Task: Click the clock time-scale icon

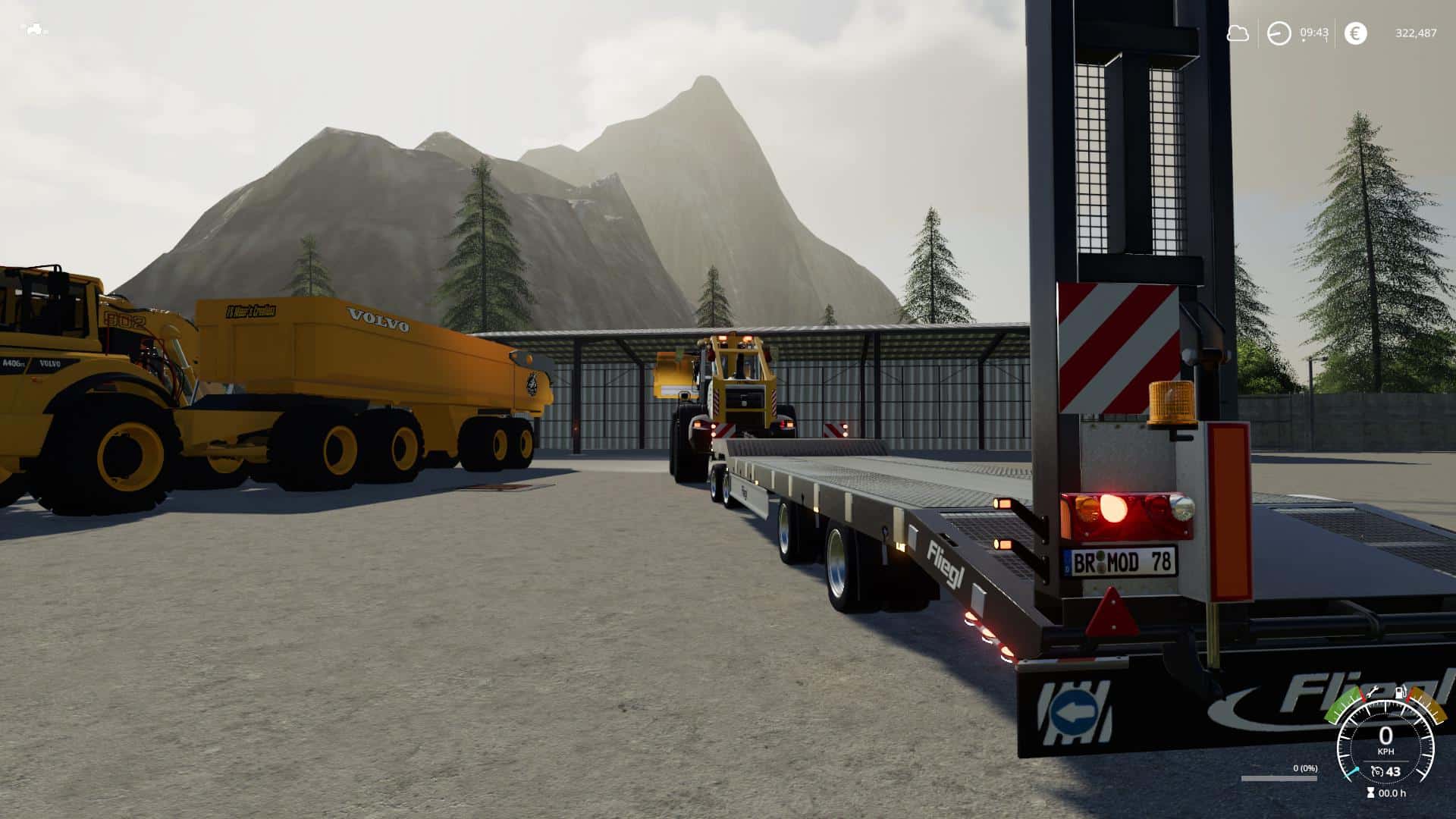Action: tap(1279, 33)
